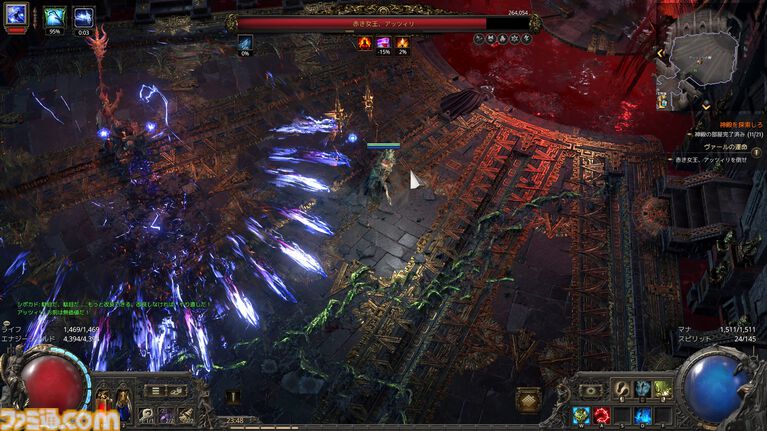This screenshot has height=431, width=767.
Task: Click the buff icon with 0:03 timer
Action: (84, 17)
